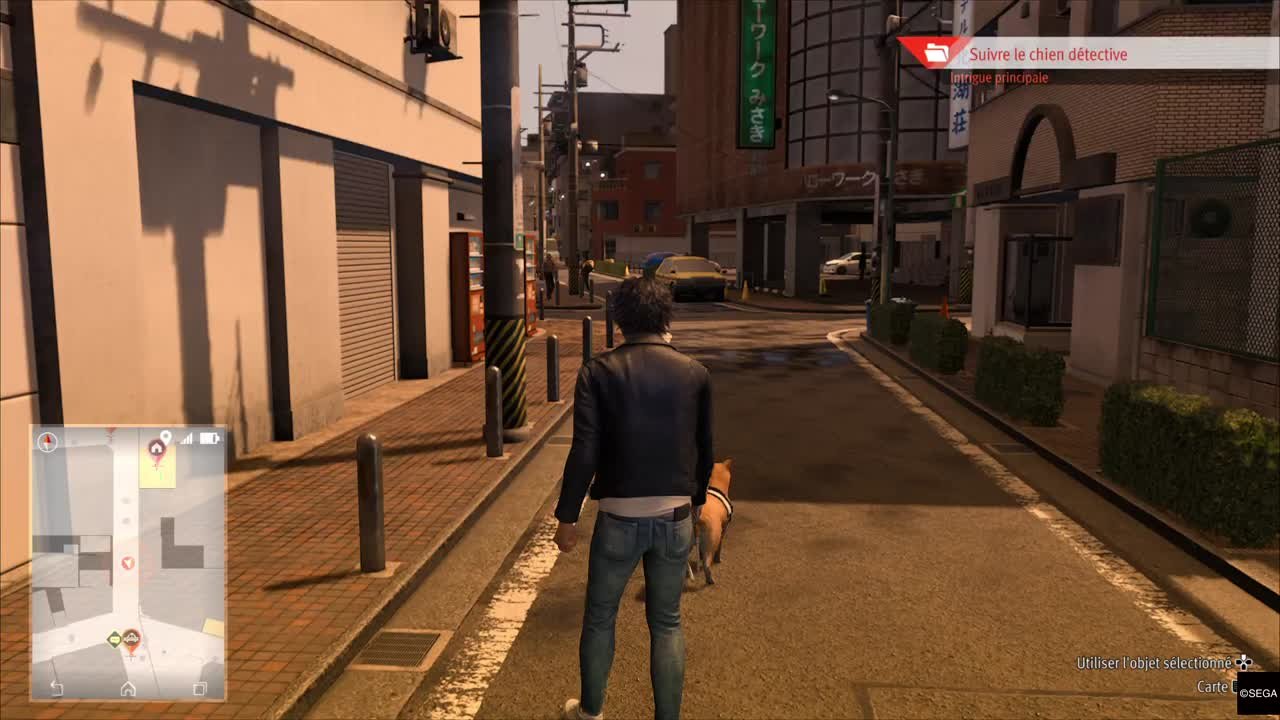
Task: Click the folder icon on the objective banner
Action: click(935, 55)
